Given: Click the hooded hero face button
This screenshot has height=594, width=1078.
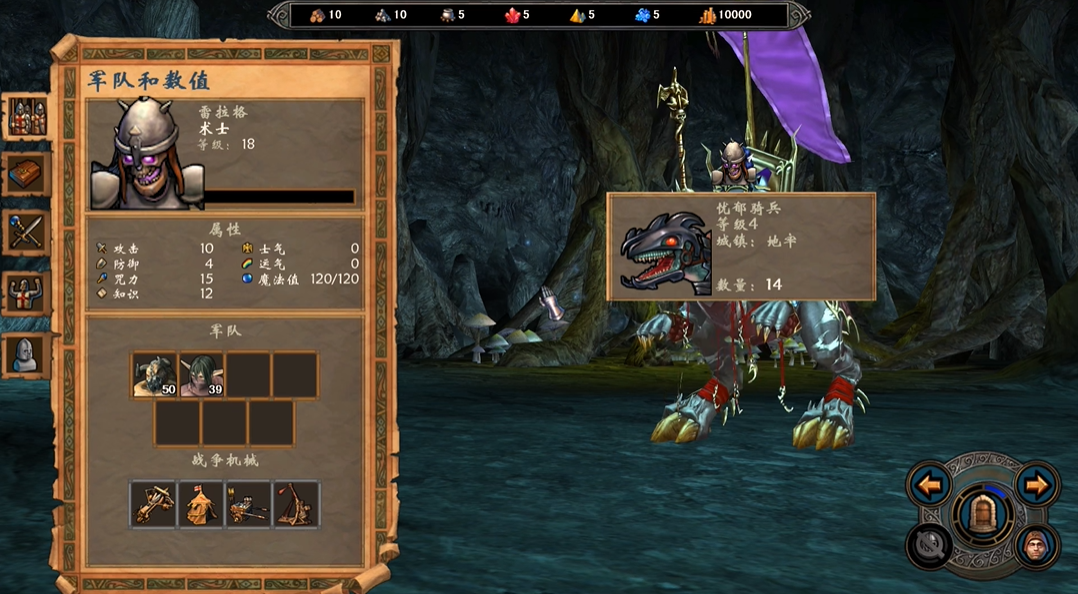Looking at the screenshot, I should point(1037,546).
